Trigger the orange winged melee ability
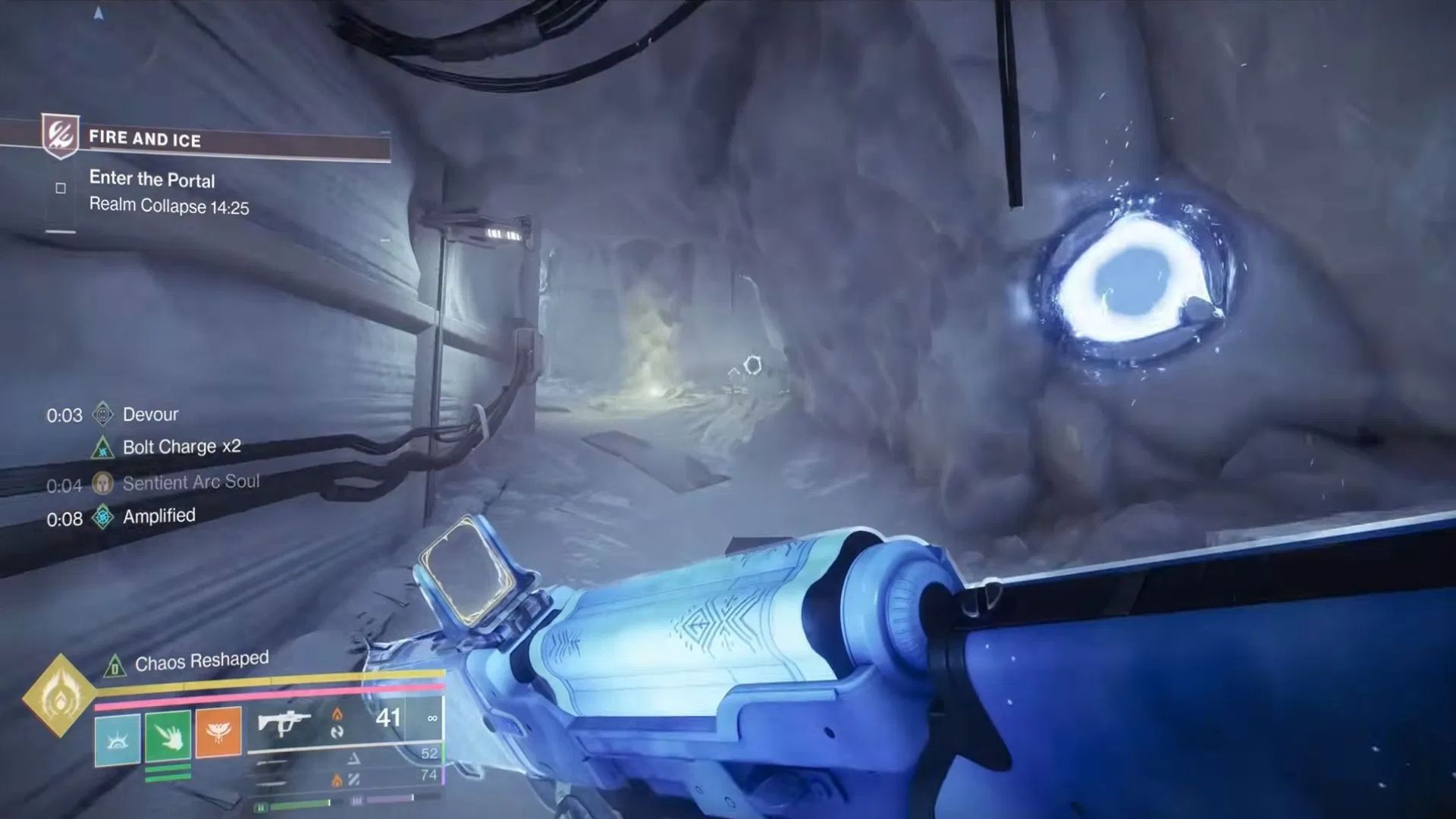Screen dimensions: 1456x819 pos(218,732)
